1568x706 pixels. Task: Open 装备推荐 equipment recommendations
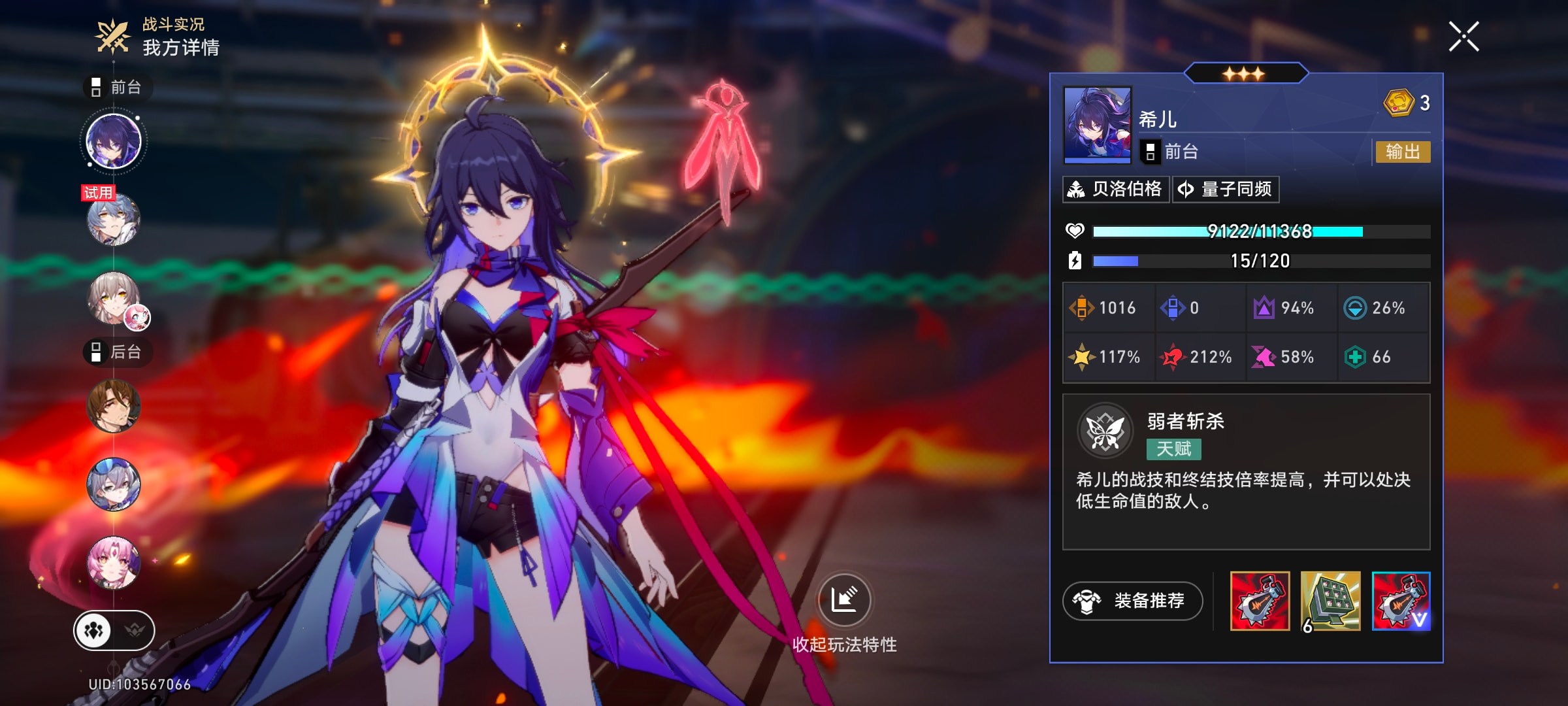1133,601
